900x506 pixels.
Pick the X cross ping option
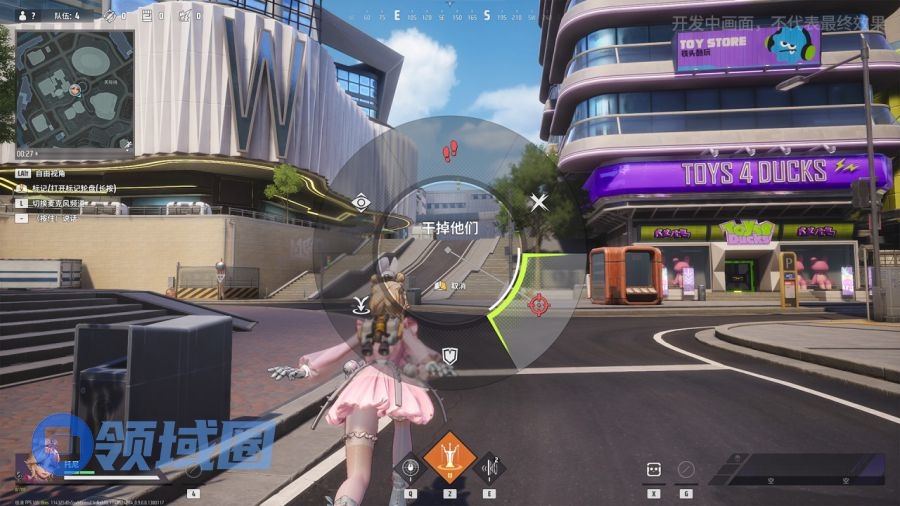[x=539, y=203]
